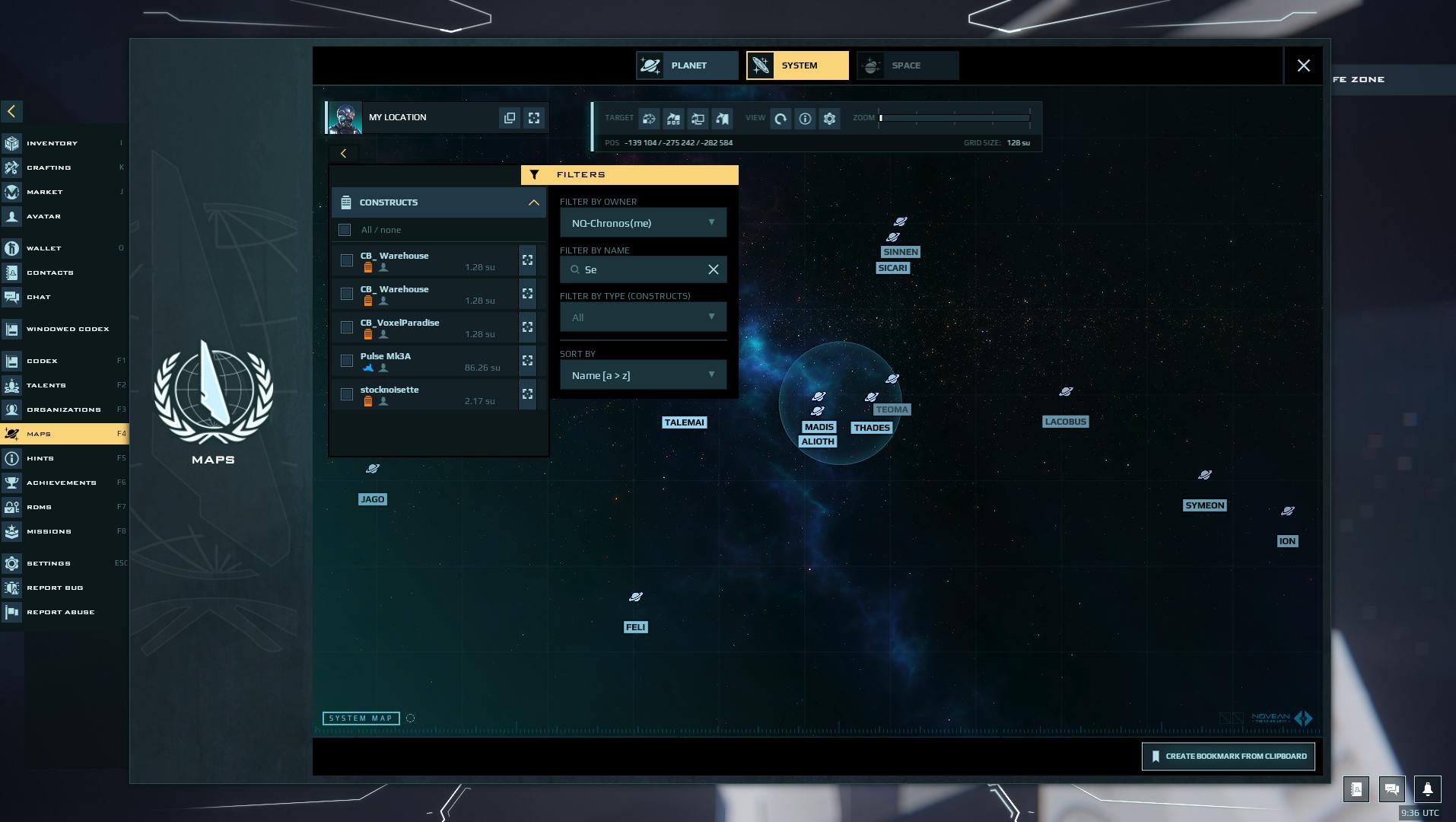The image size is (1456, 822).
Task: Open the map view settings gear
Action: click(829, 119)
